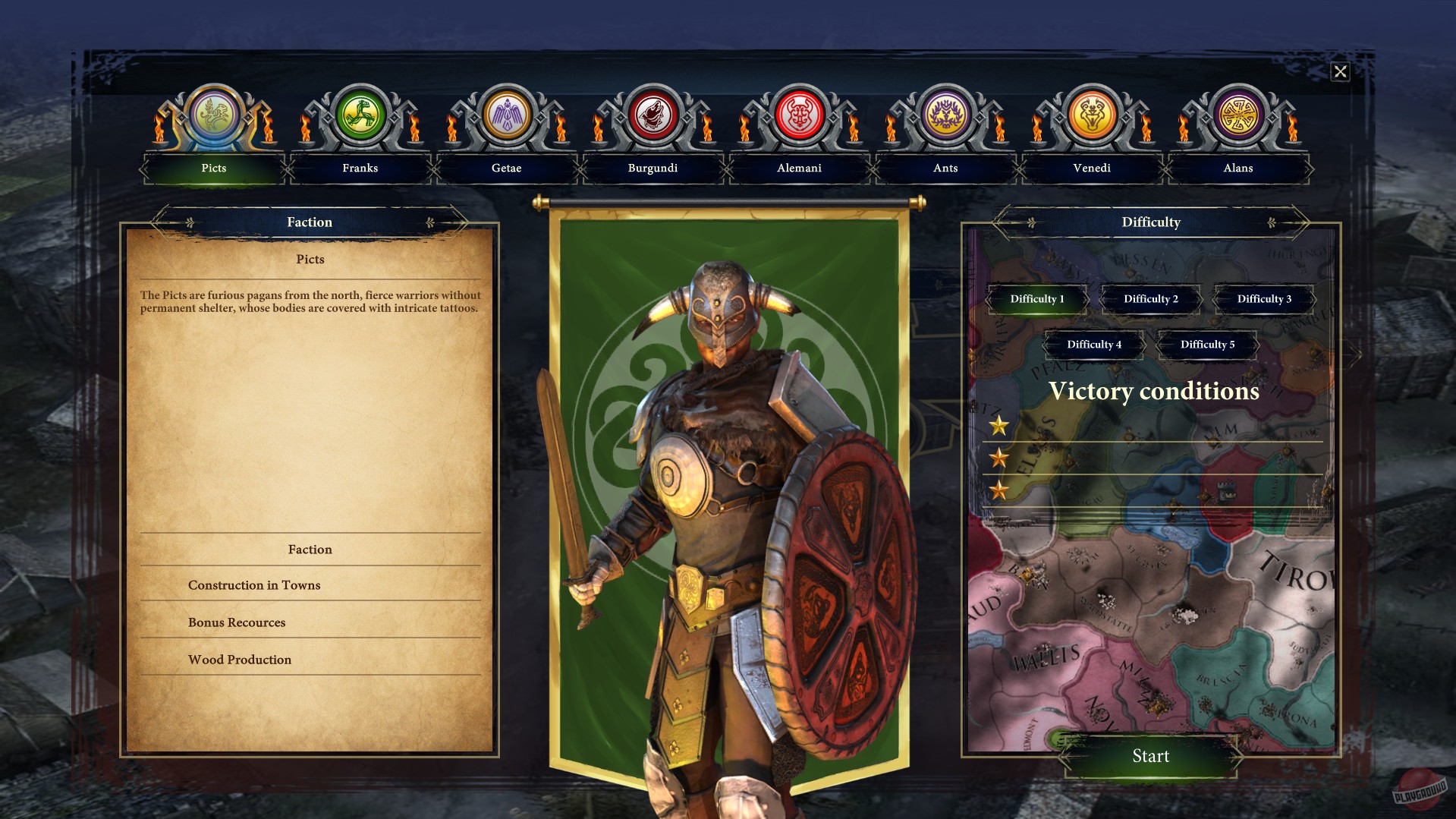The width and height of the screenshot is (1456, 819).
Task: Switch to Difficulty 3
Action: [1263, 299]
